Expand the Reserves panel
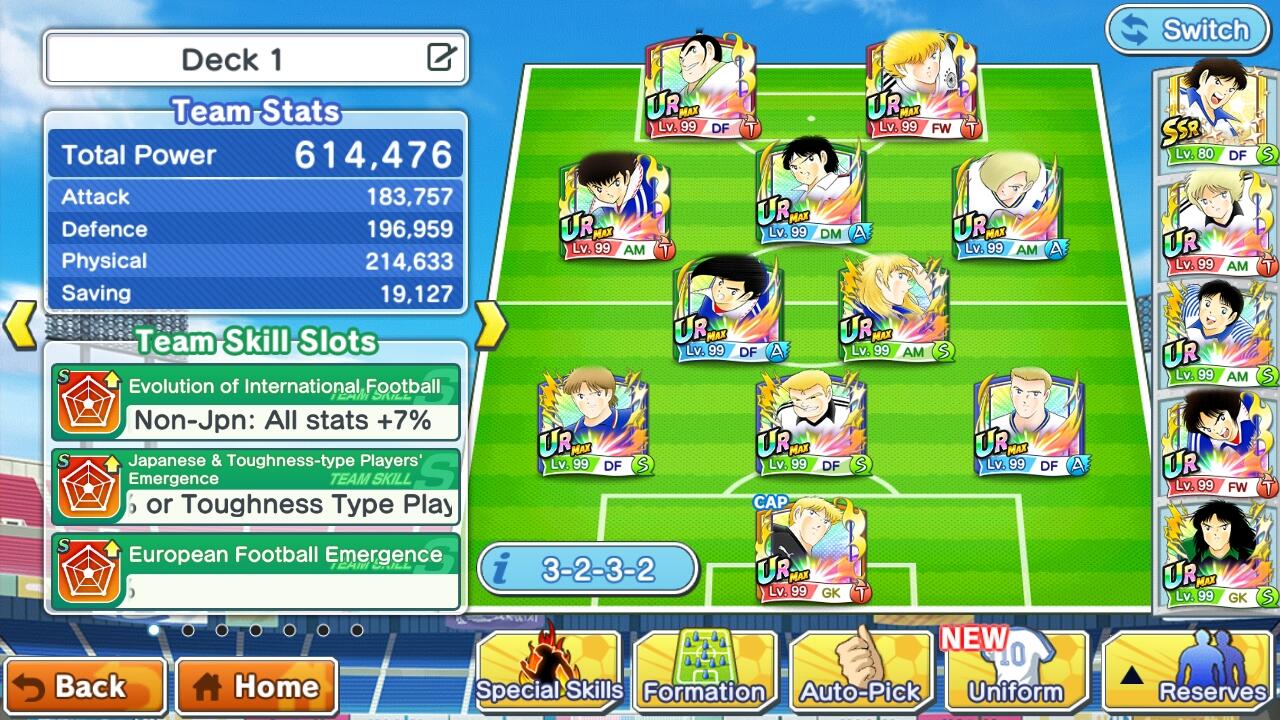The height and width of the screenshot is (720, 1280). [1188, 670]
